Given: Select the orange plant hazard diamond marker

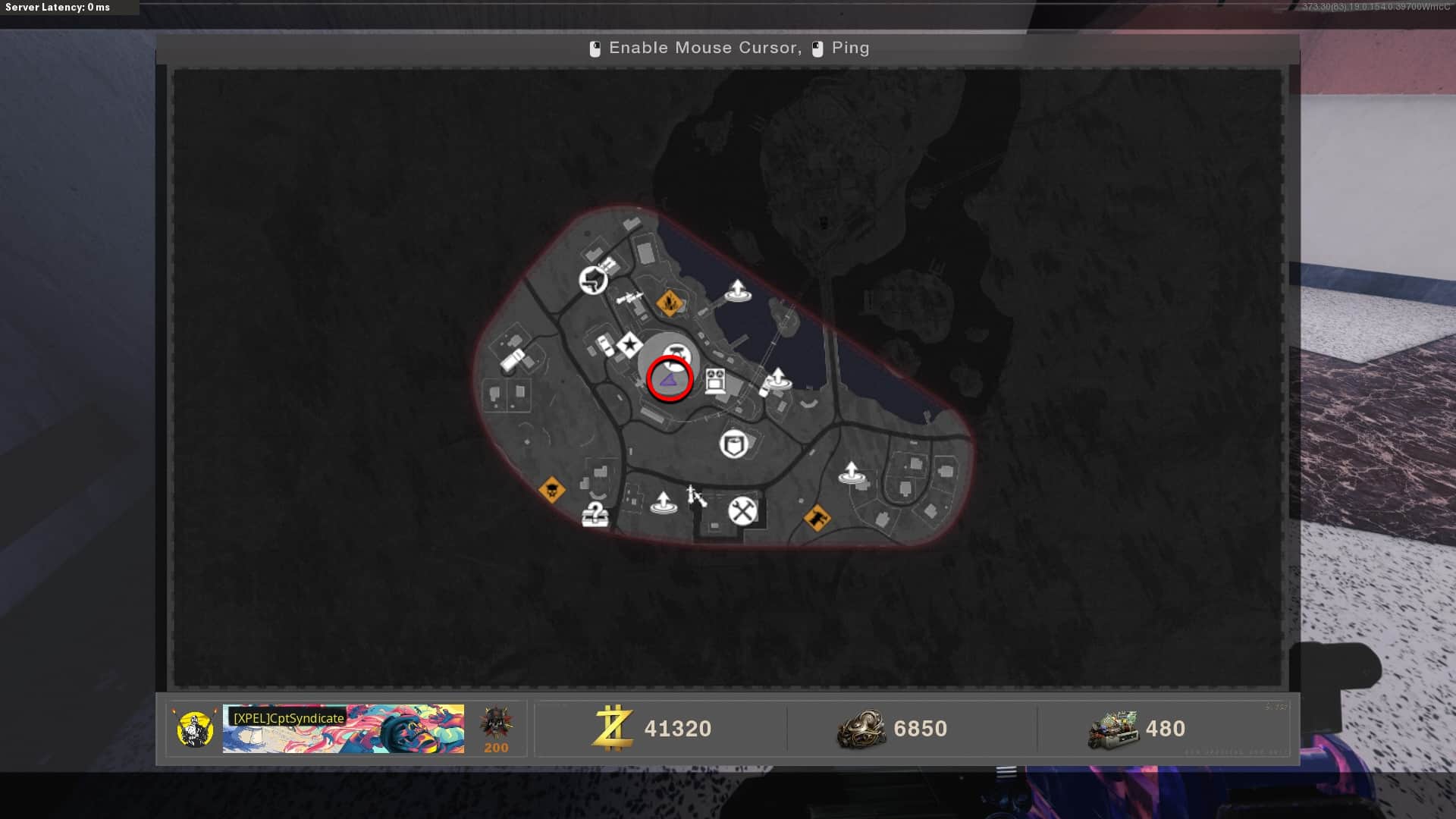Looking at the screenshot, I should pos(669,303).
